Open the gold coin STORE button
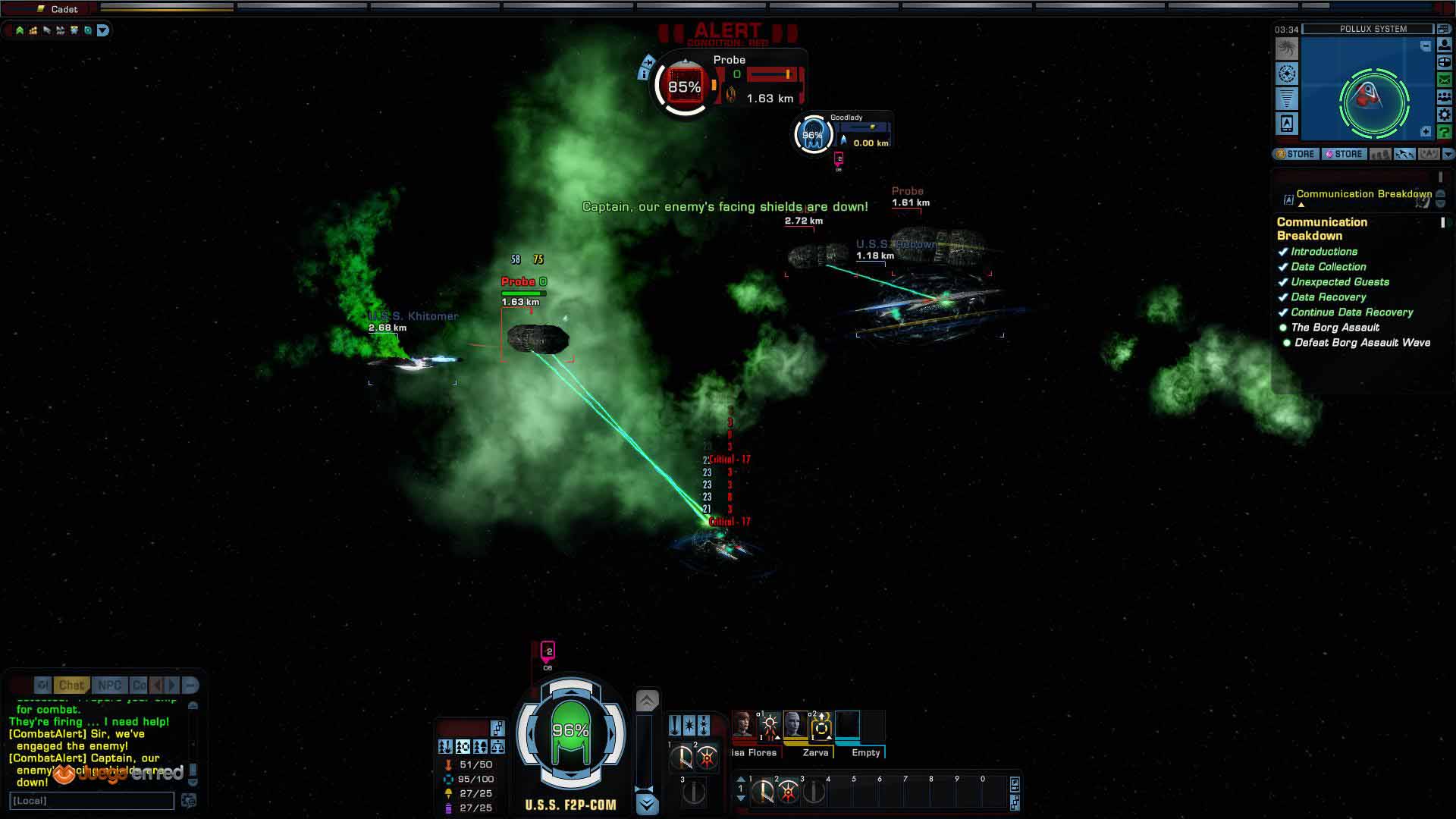1456x819 pixels. pyautogui.click(x=1295, y=154)
